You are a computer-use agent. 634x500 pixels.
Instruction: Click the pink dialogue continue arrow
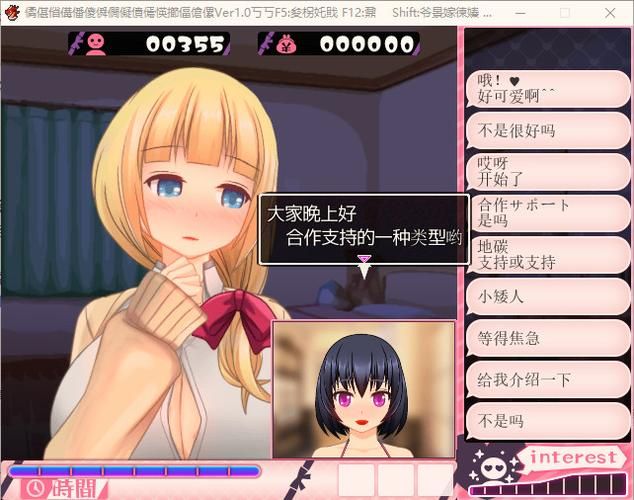[364, 259]
